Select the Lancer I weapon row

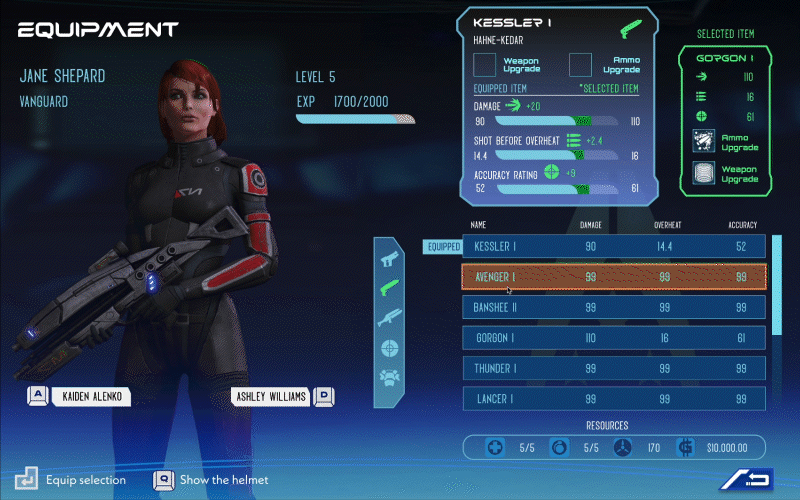coord(613,398)
